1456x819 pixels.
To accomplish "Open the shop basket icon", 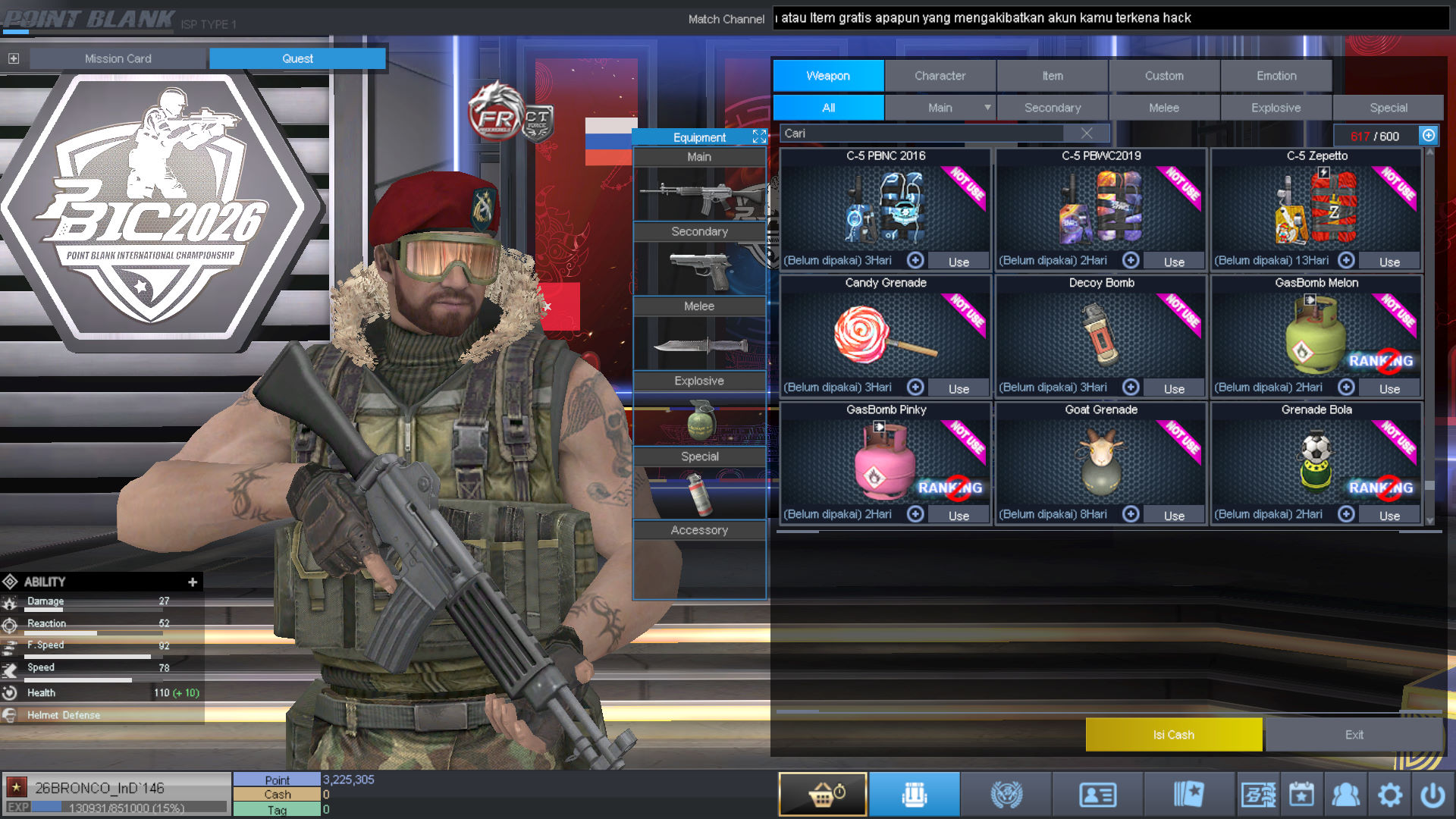I will click(x=823, y=795).
